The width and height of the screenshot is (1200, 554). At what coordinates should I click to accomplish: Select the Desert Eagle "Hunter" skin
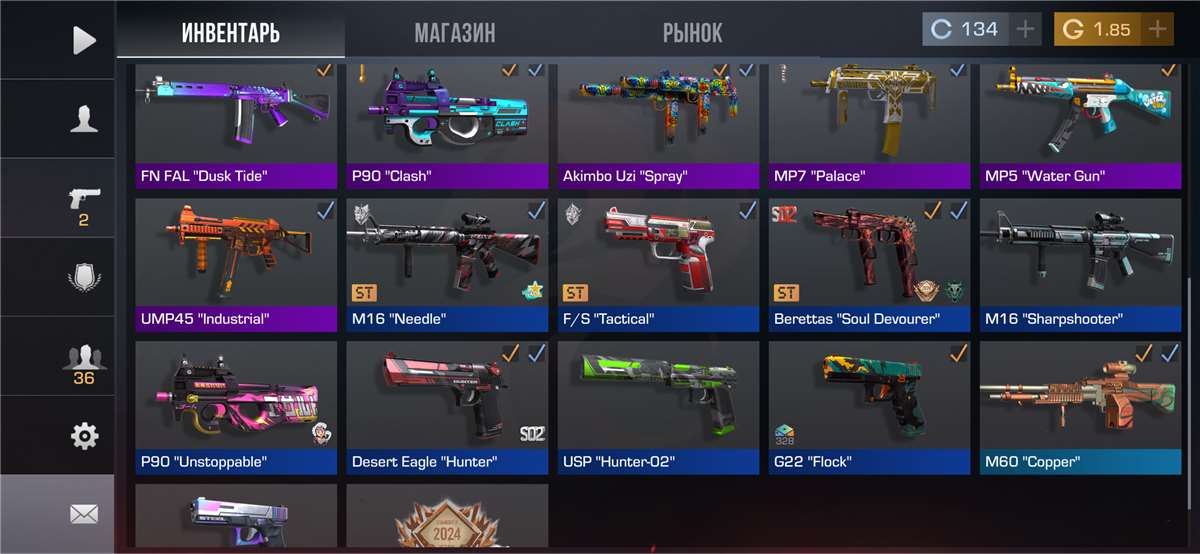447,405
